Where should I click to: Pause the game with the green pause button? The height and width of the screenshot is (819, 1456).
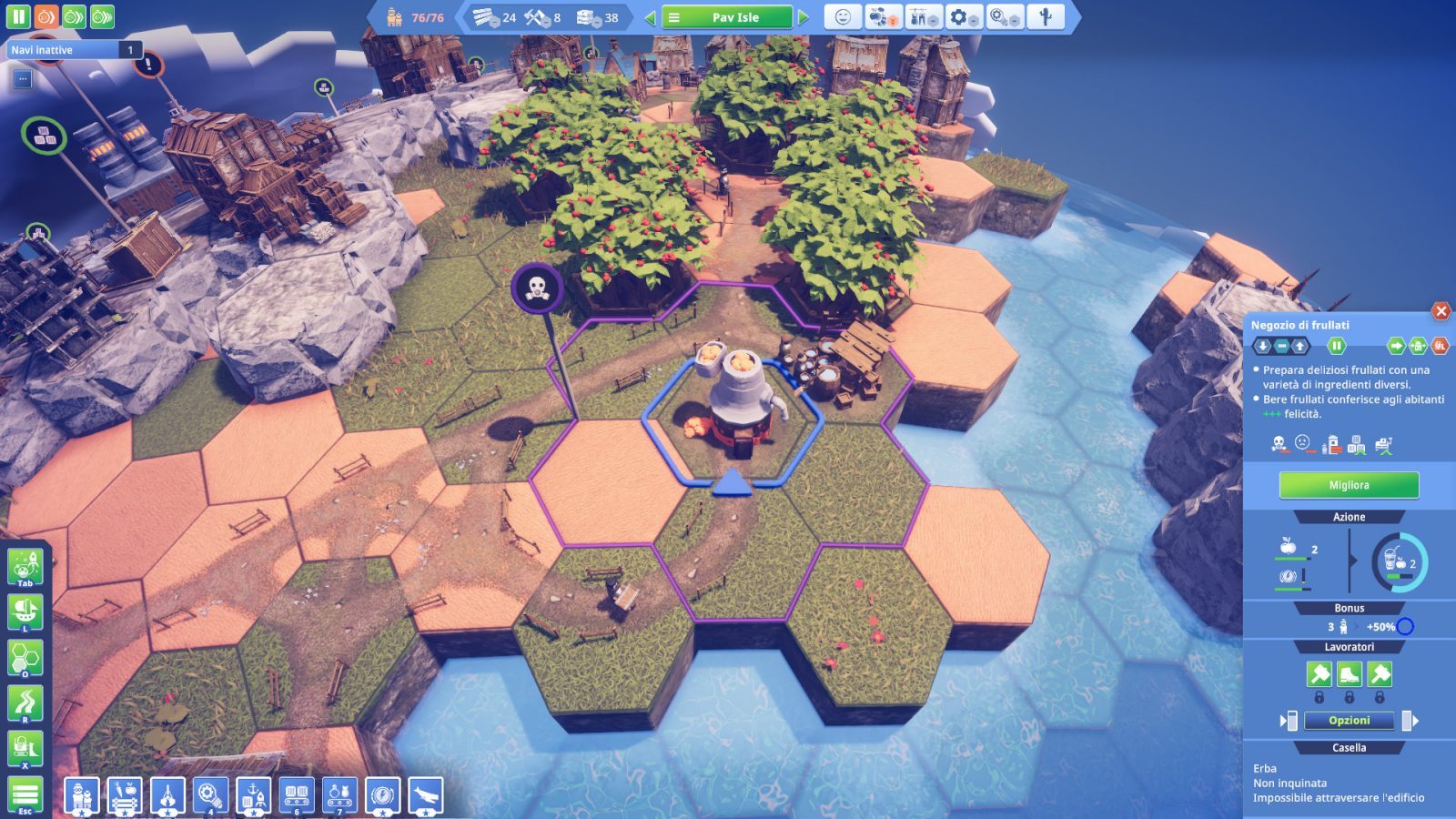tap(18, 16)
